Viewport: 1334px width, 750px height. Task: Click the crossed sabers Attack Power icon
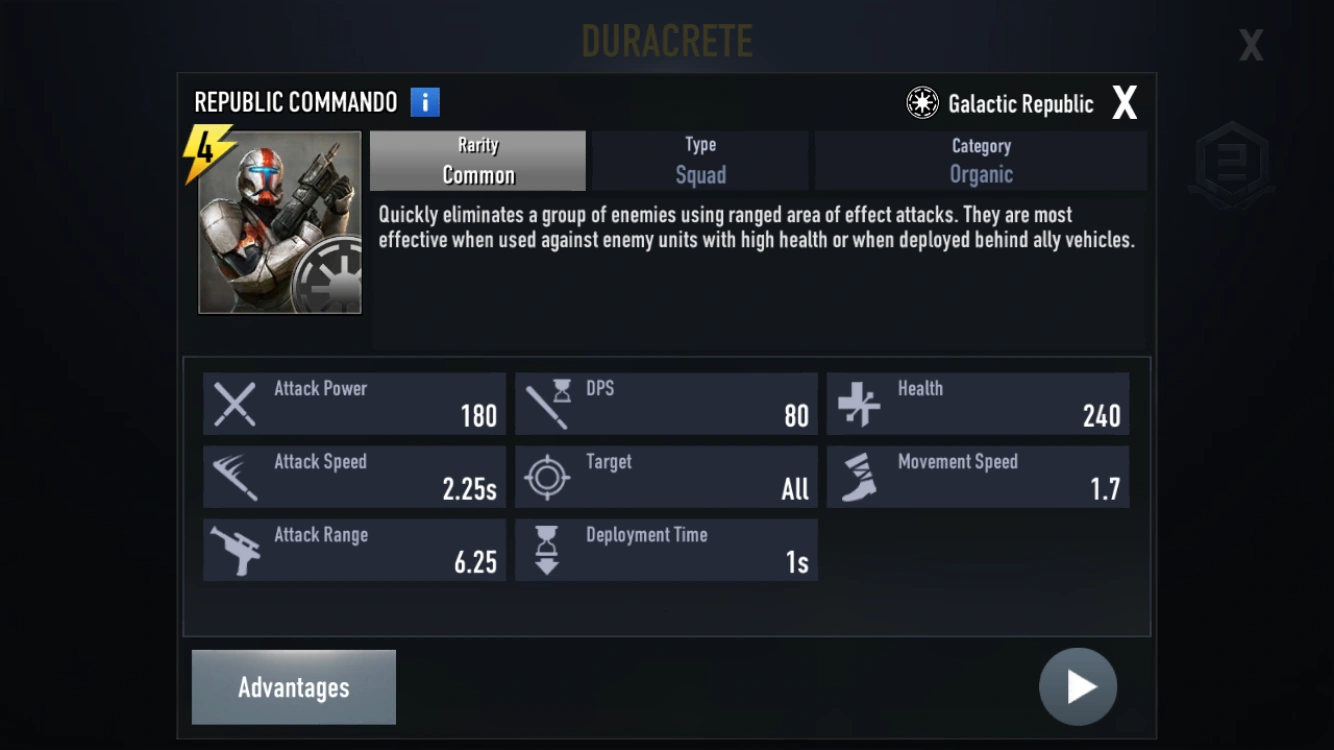point(234,403)
